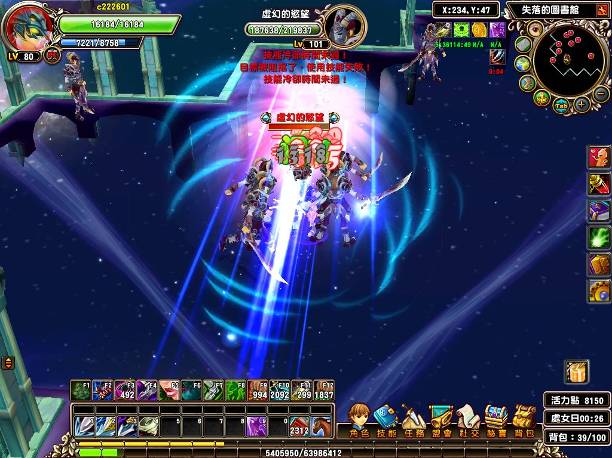Viewport: 612px width, 458px height.
Task: Open the golden gift box icon
Action: pyautogui.click(x=576, y=372)
